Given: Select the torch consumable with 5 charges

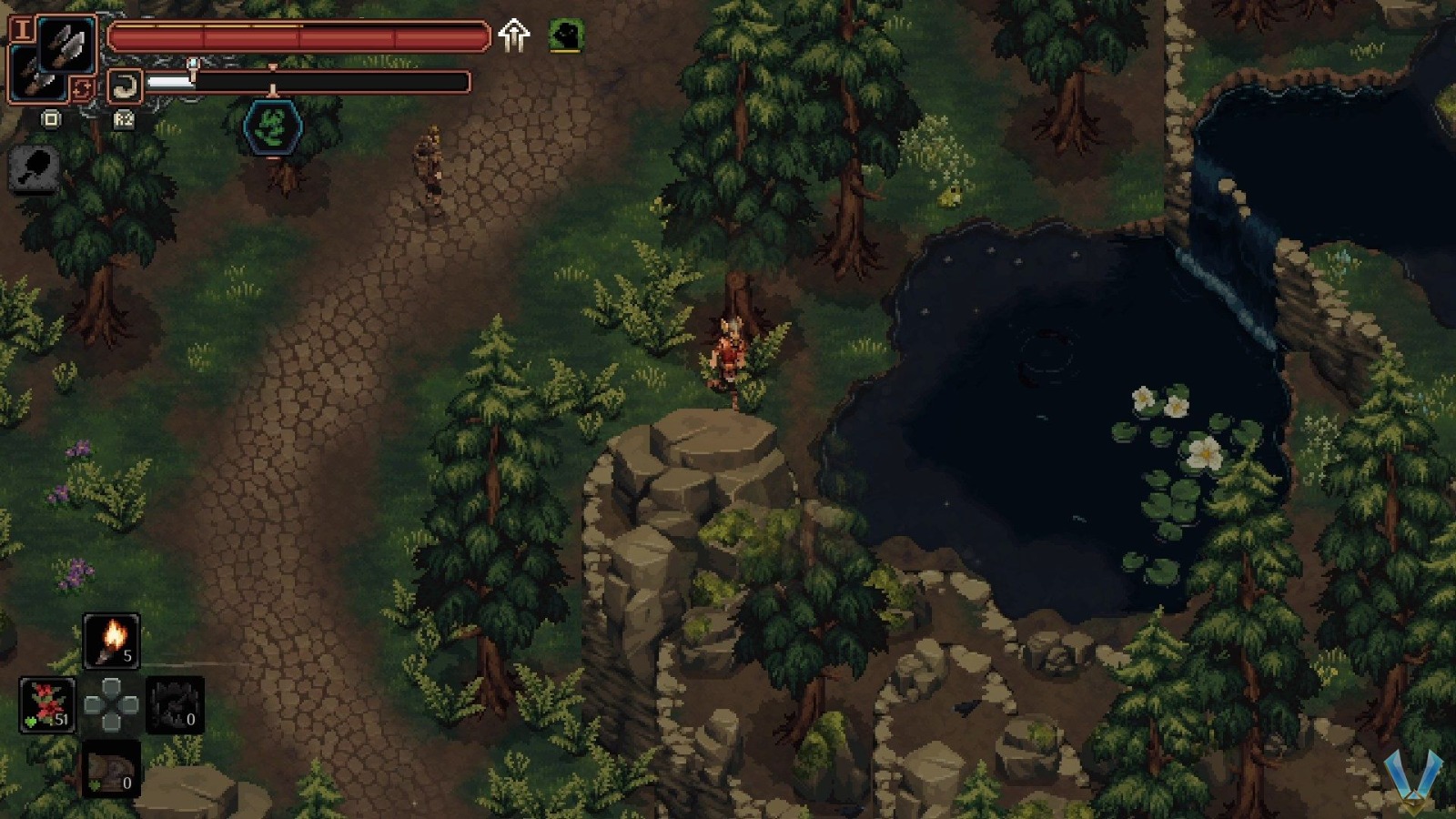Looking at the screenshot, I should pos(111,642).
